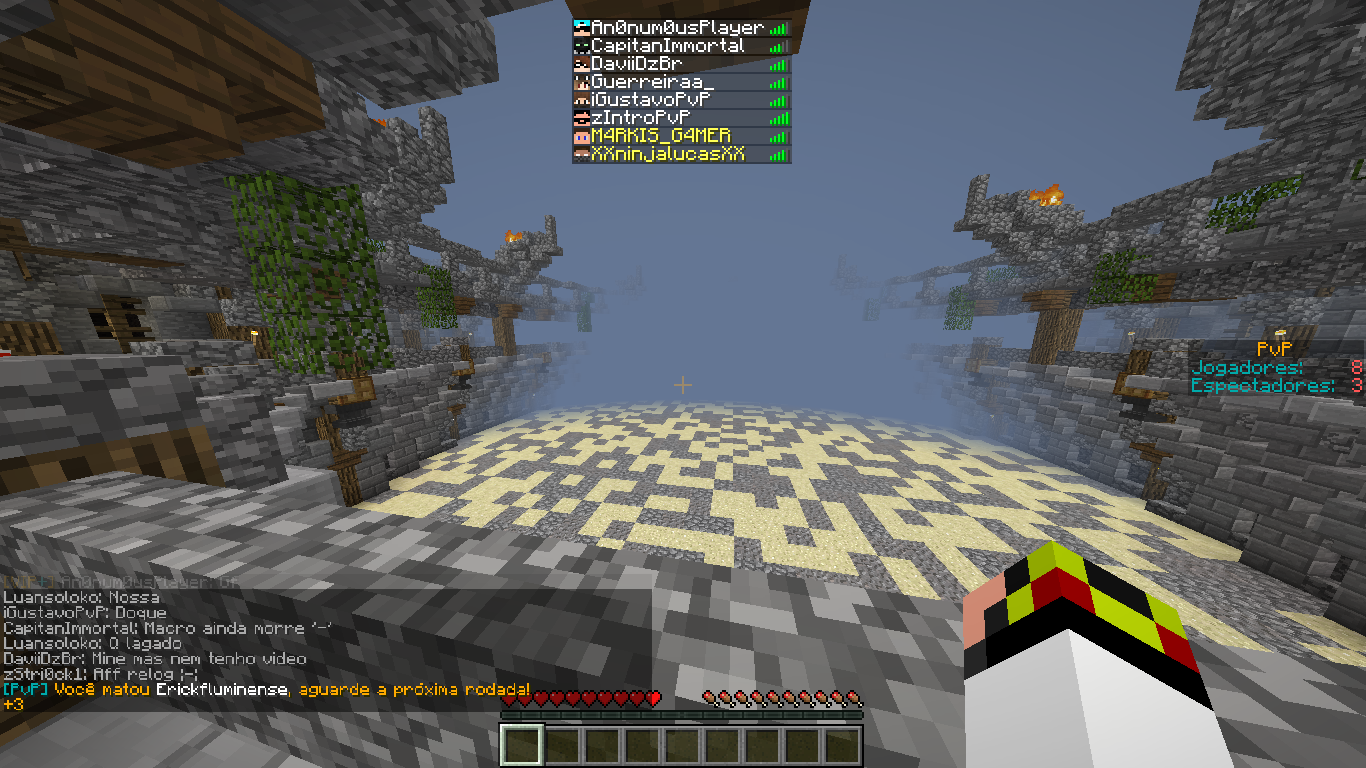Choose DaviiDzBr from the player list
1366x768 pixels.
(x=637, y=64)
